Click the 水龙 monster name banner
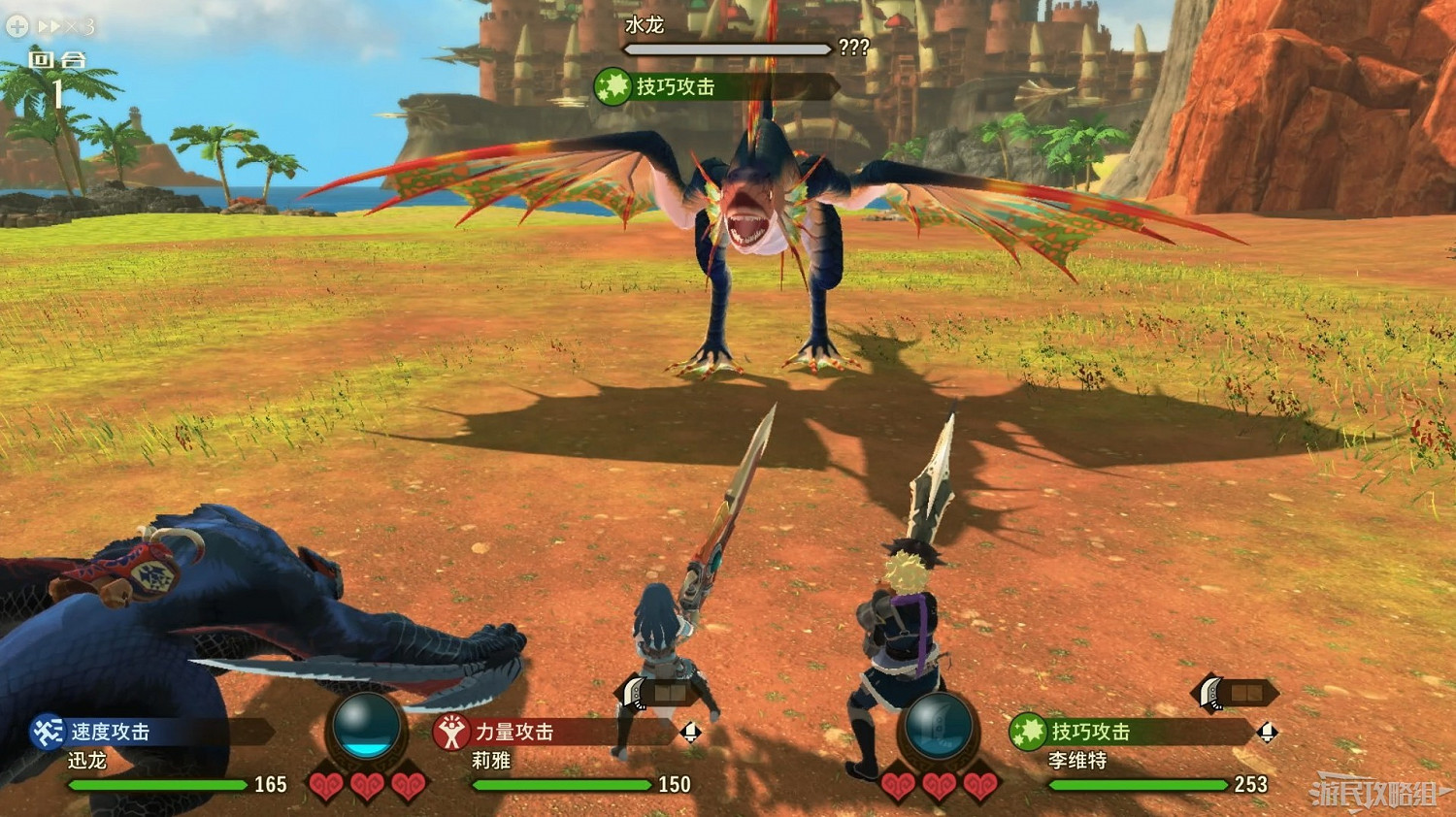Viewport: 1456px width, 817px height. (645, 26)
